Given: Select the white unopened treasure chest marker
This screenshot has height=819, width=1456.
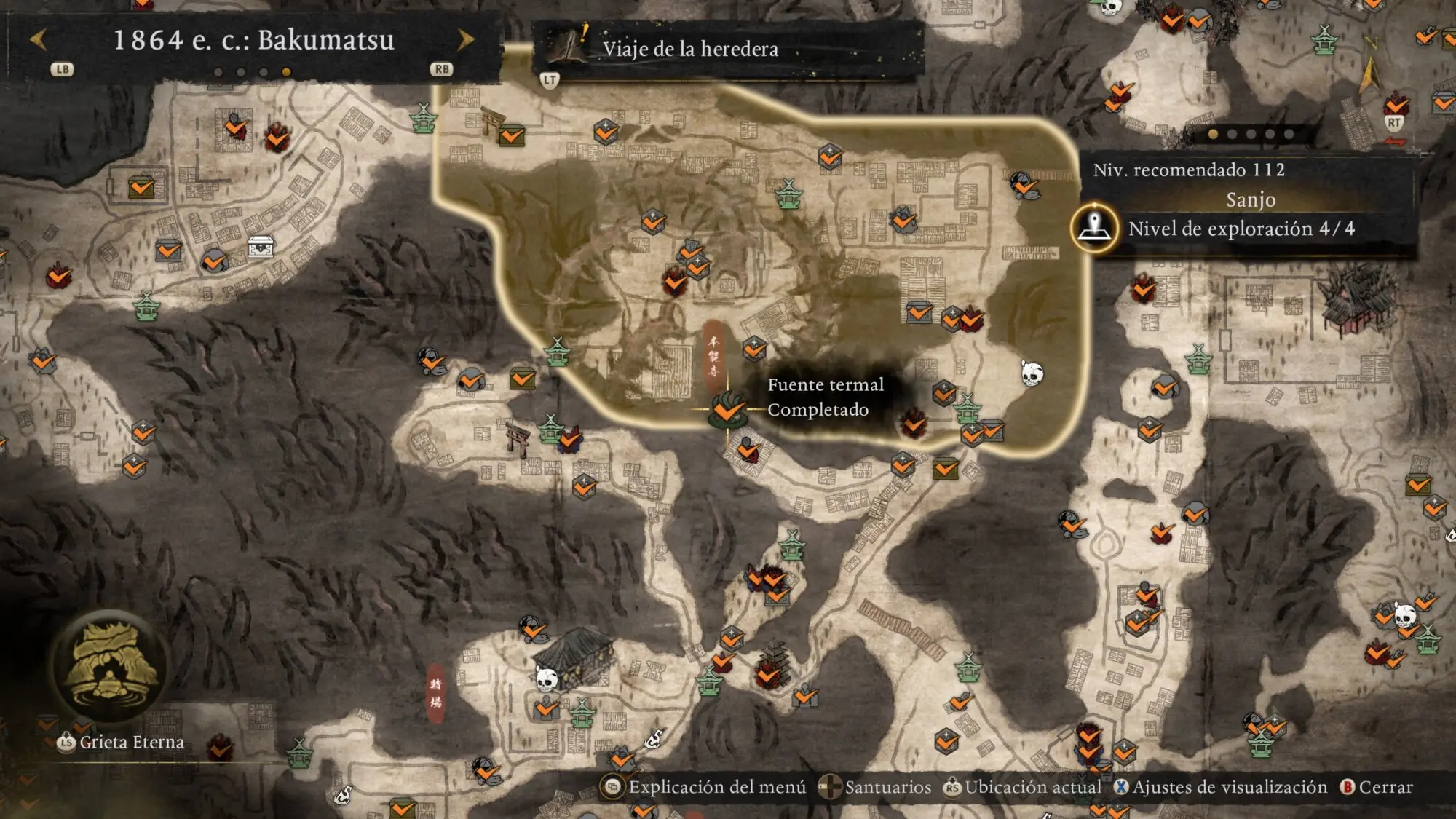Looking at the screenshot, I should point(261,247).
